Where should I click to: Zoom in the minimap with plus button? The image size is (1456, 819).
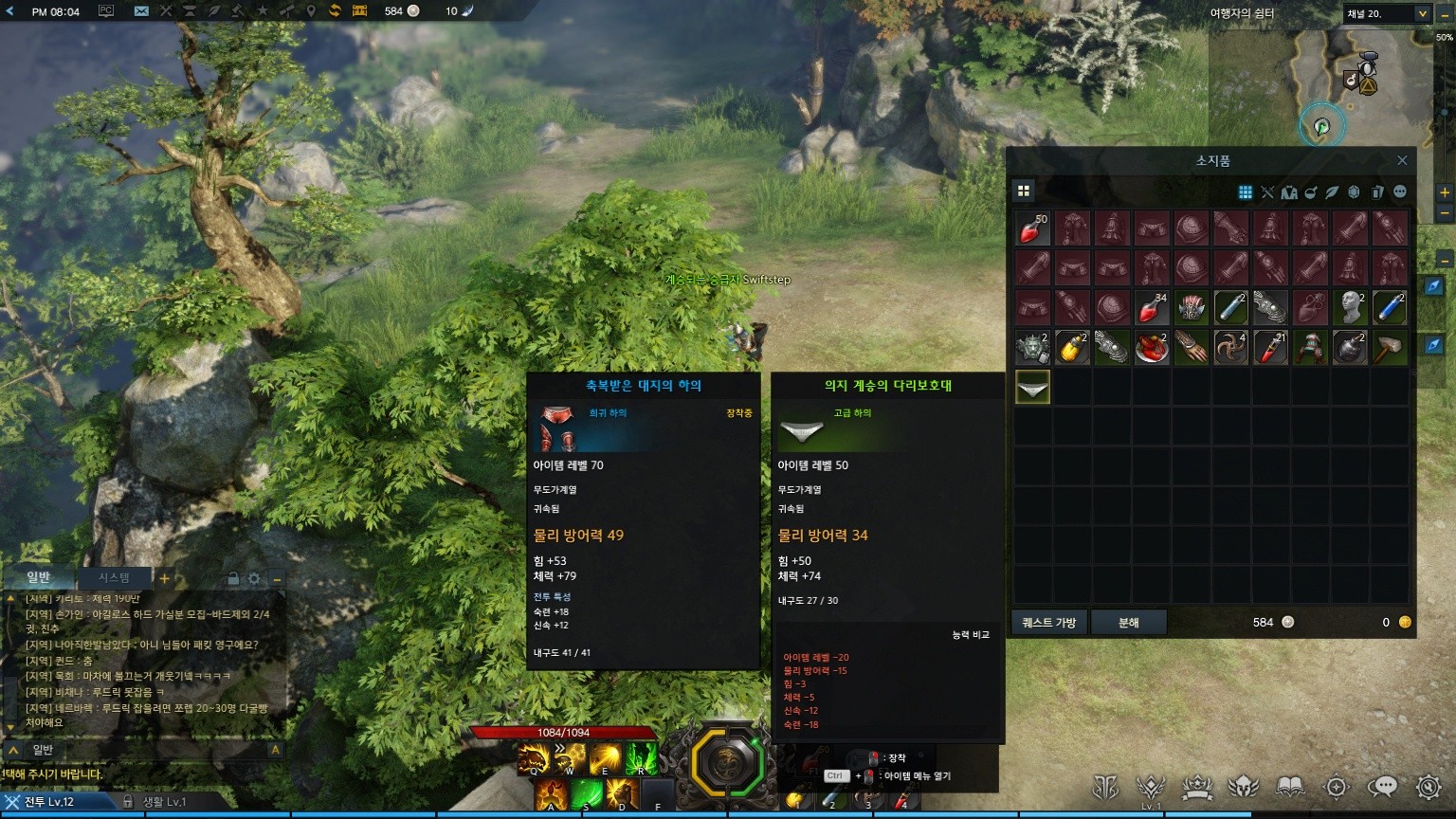pyautogui.click(x=1445, y=192)
